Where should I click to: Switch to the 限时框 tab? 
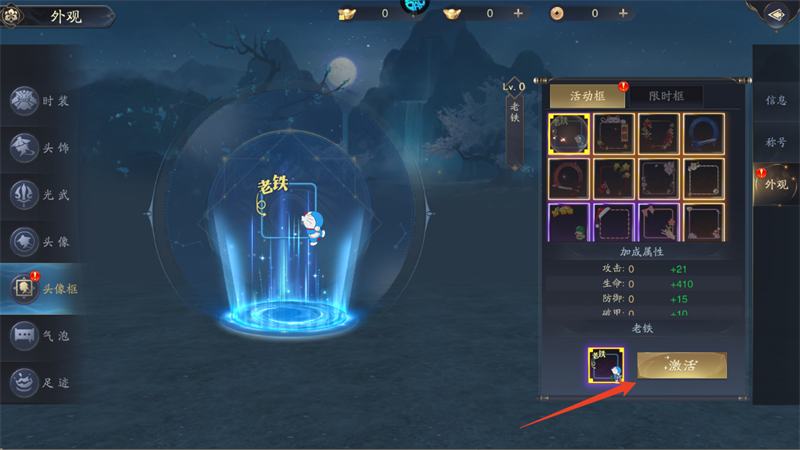pyautogui.click(x=664, y=96)
